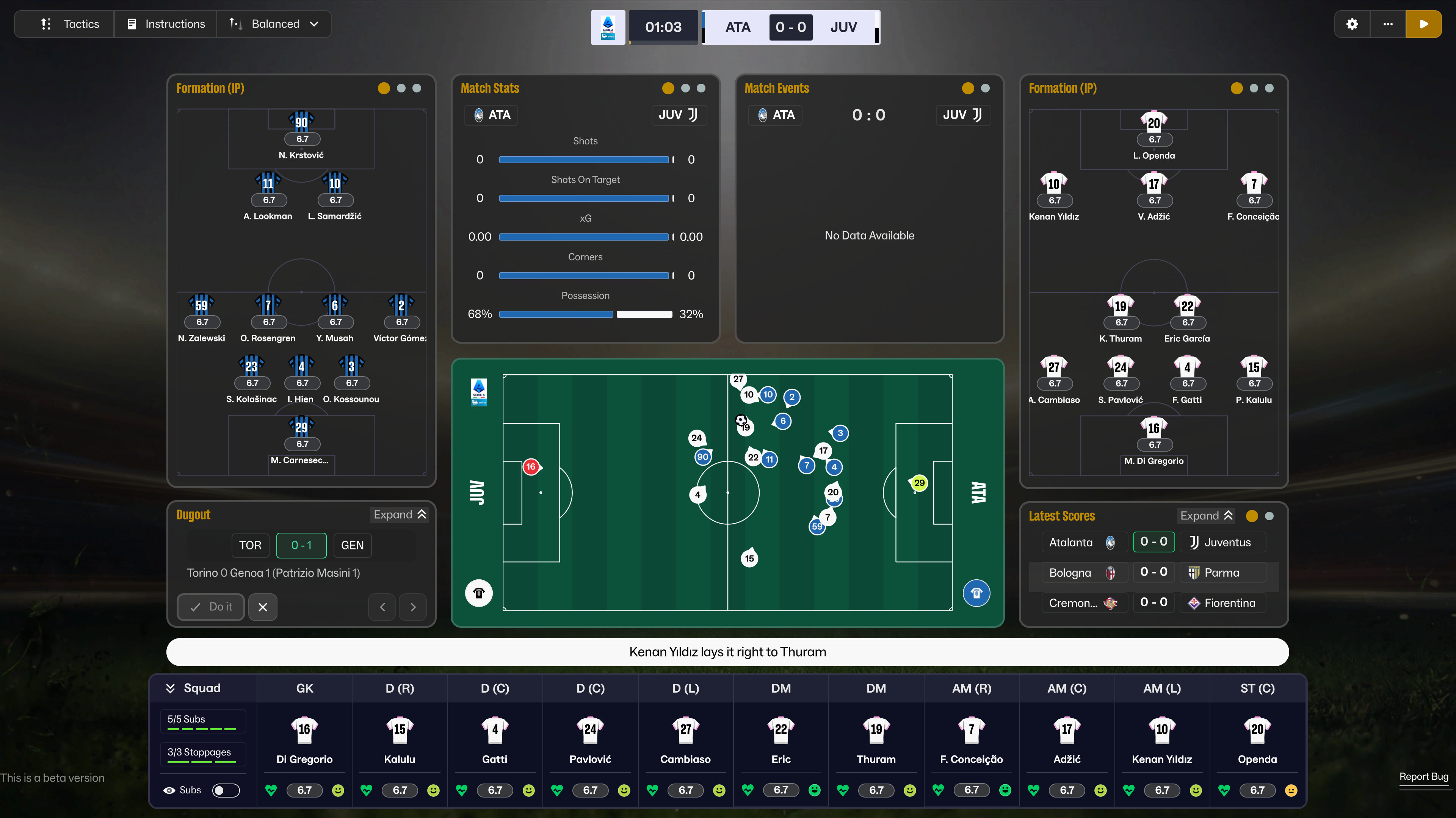The height and width of the screenshot is (818, 1456).
Task: Open the Instructions menu
Action: pyautogui.click(x=166, y=24)
